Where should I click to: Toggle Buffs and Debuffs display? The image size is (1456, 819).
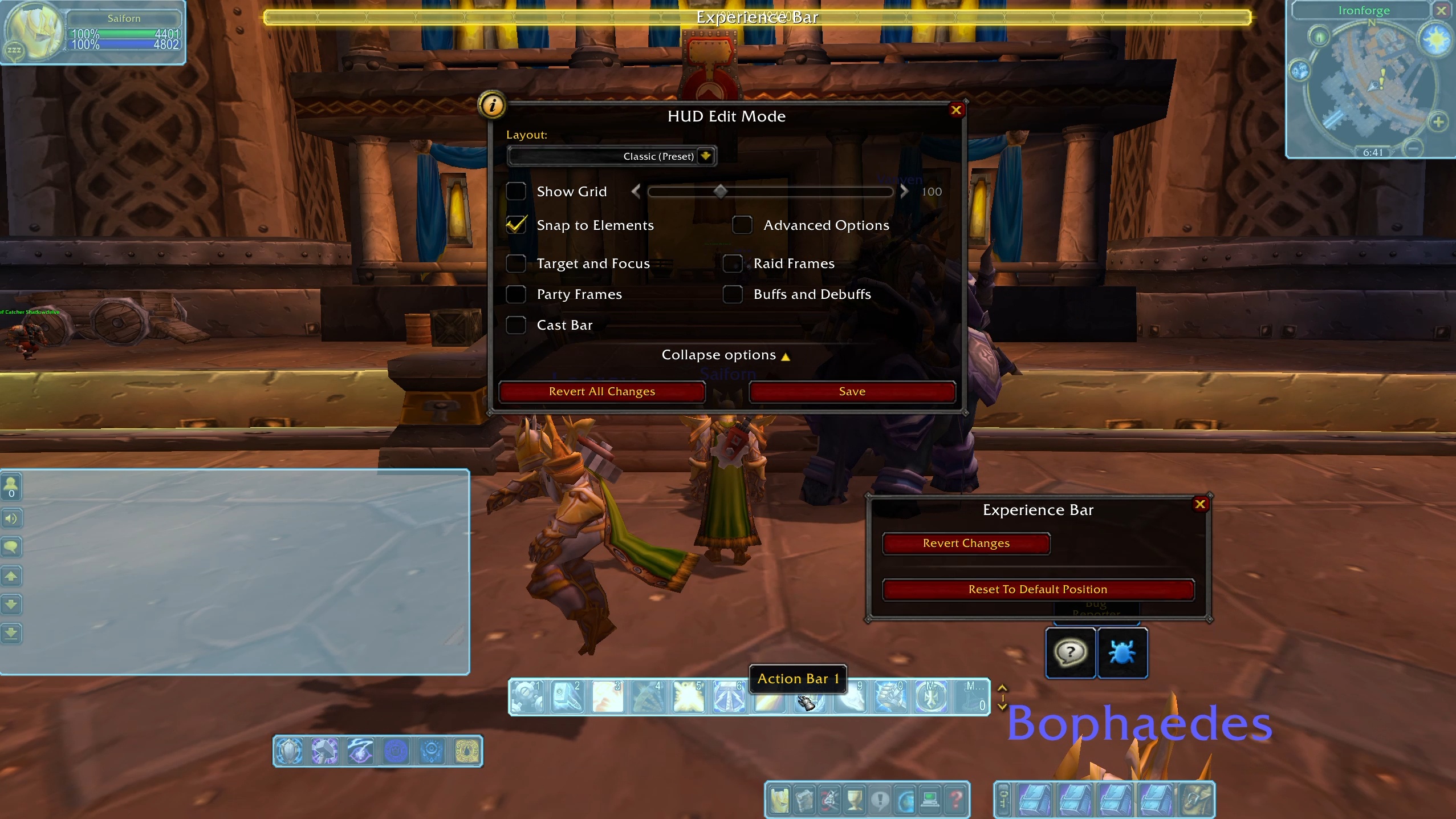click(733, 294)
